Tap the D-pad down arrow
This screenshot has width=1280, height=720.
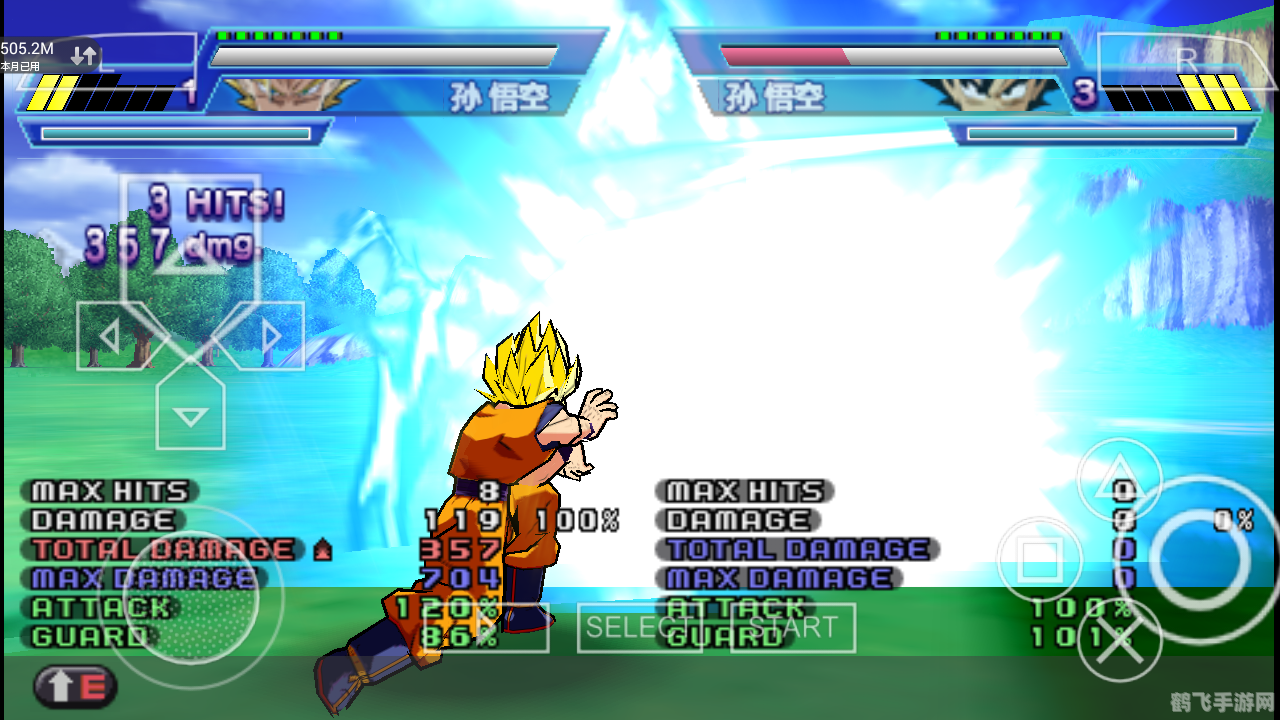190,415
